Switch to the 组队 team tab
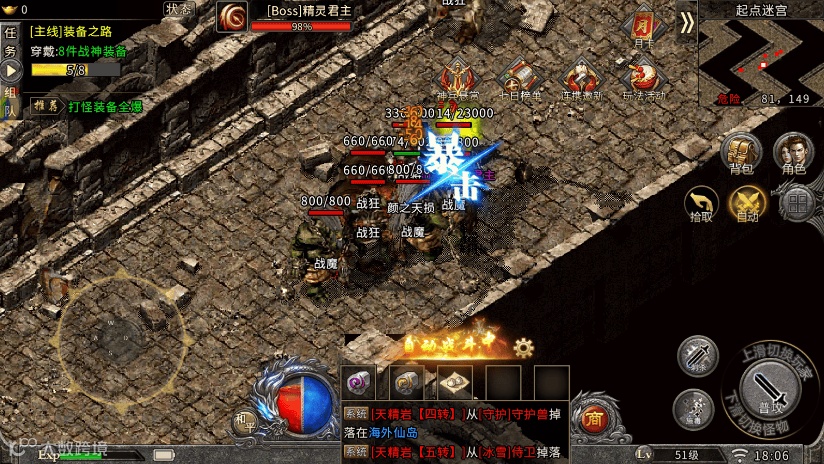The width and height of the screenshot is (824, 464). (x=11, y=100)
